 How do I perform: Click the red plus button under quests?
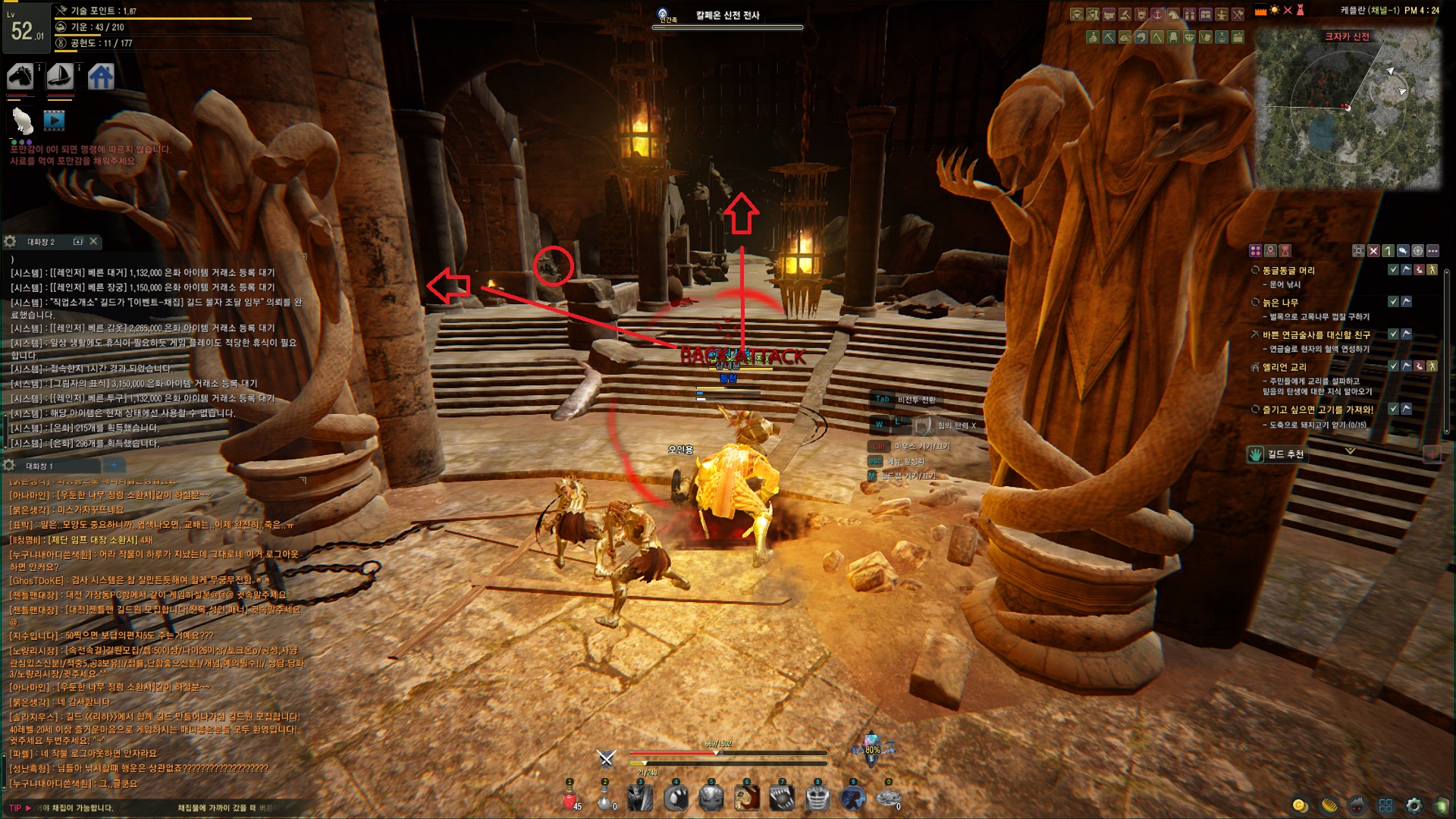(x=1432, y=453)
